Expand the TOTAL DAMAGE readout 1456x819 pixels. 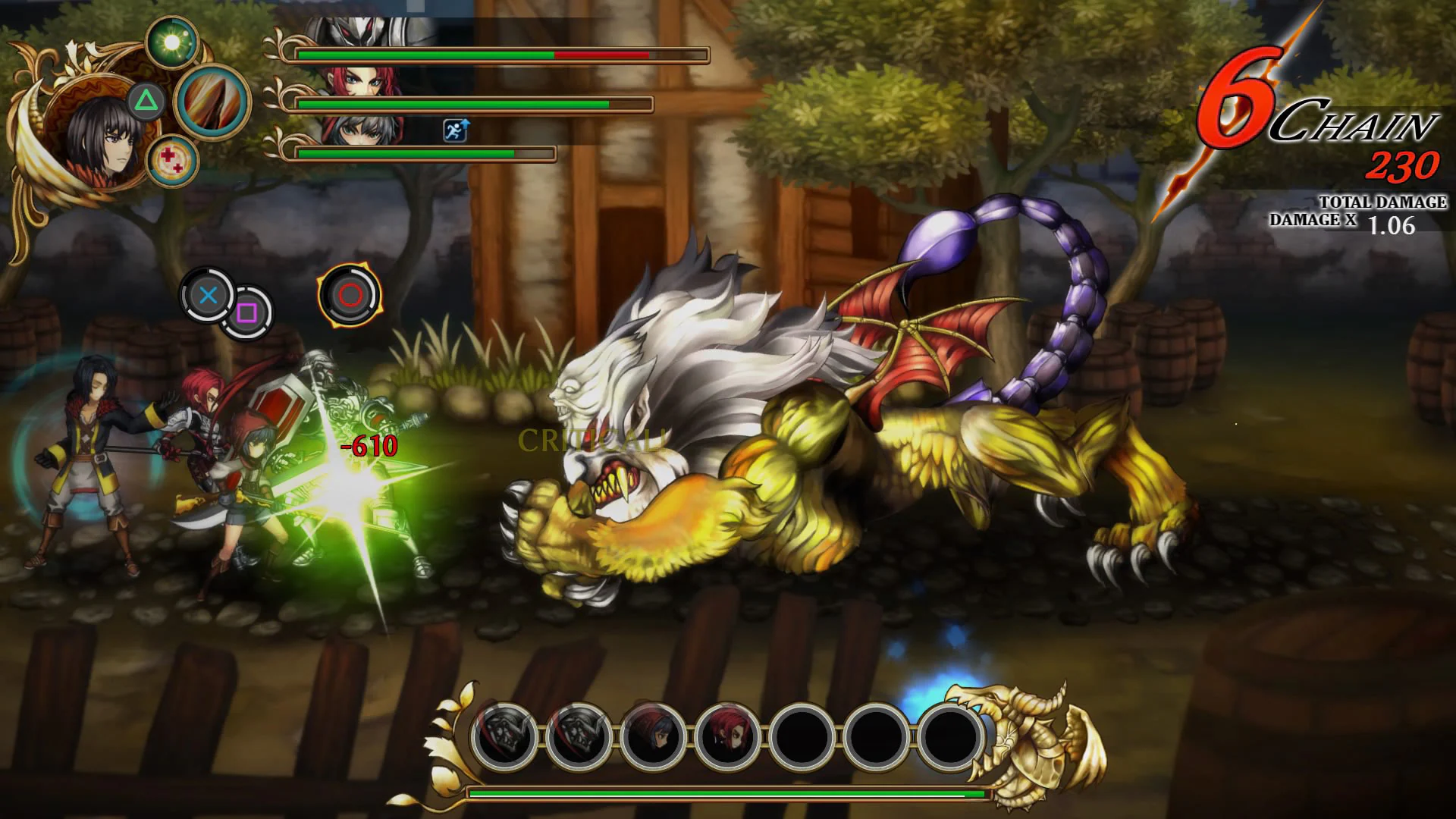click(1382, 202)
